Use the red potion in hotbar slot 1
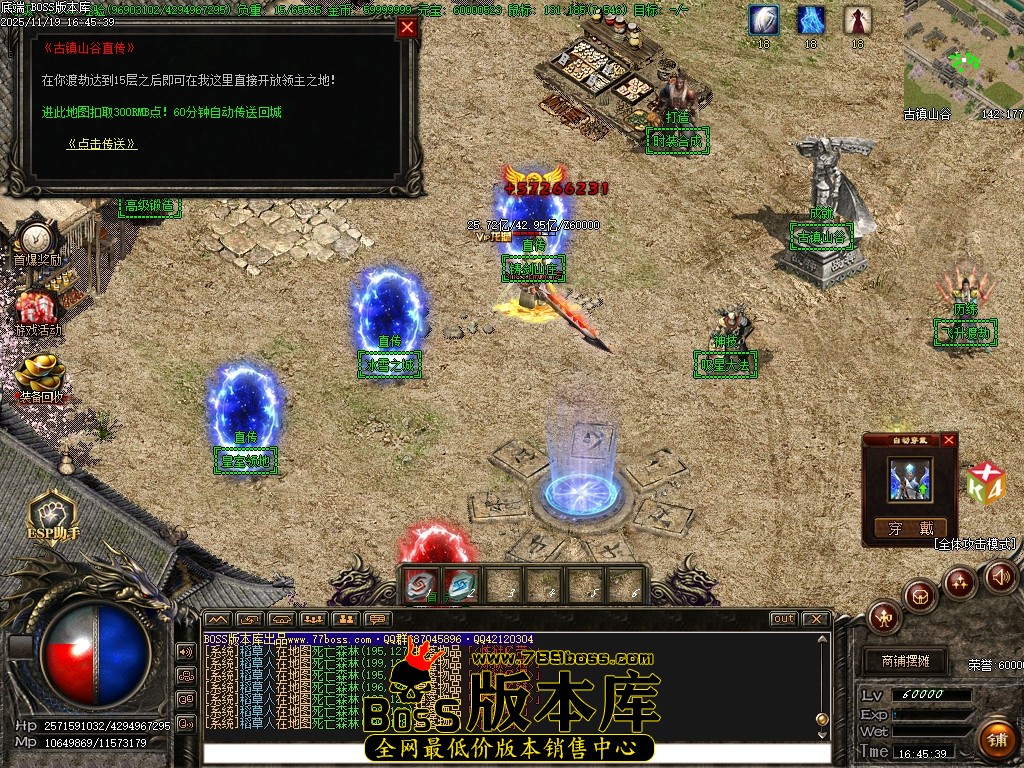Viewport: 1024px width, 768px height. coord(421,584)
